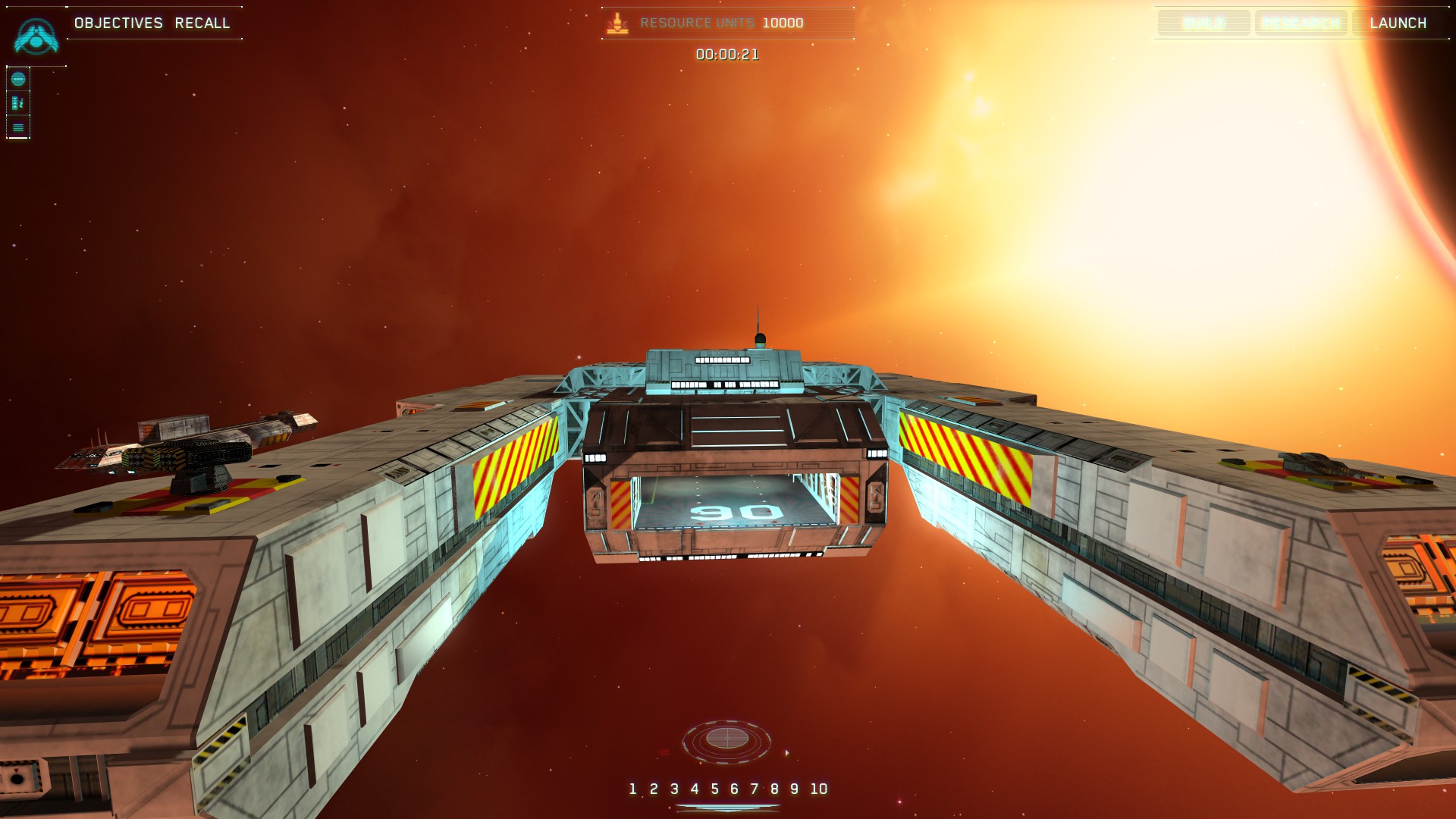Click the stacked blocks icon in side strip

coord(18,103)
